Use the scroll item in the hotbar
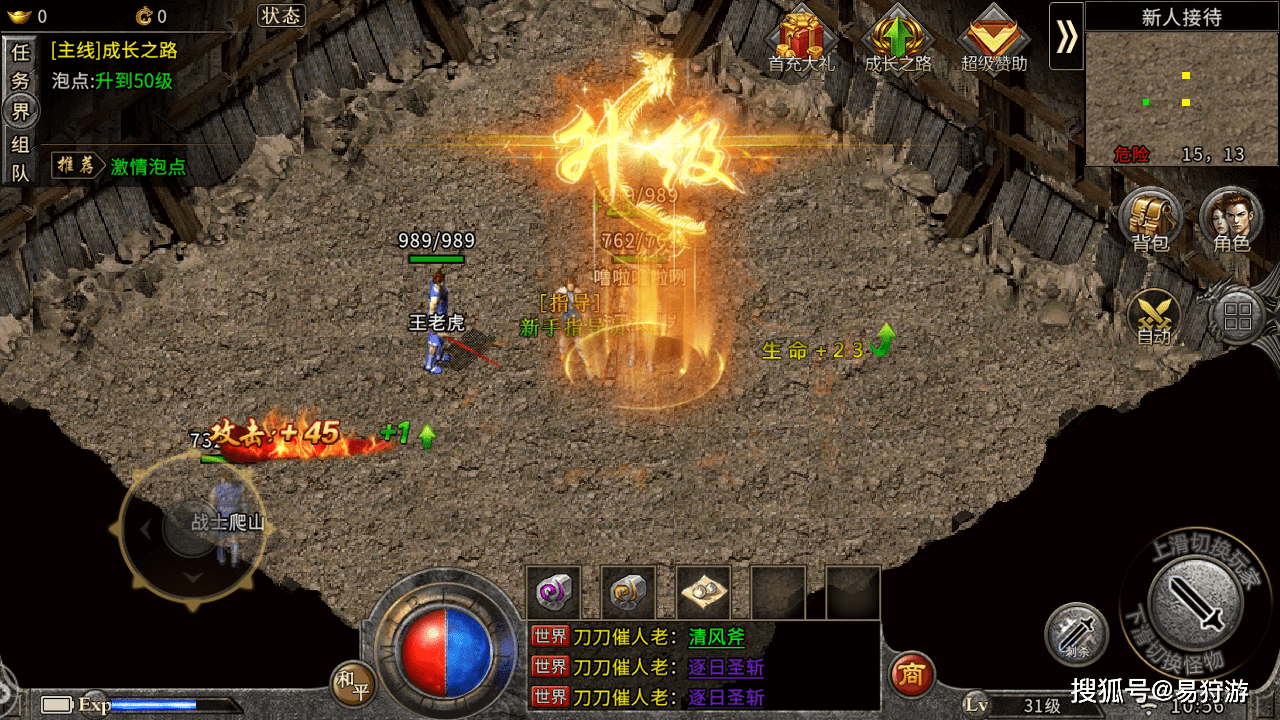 (703, 593)
